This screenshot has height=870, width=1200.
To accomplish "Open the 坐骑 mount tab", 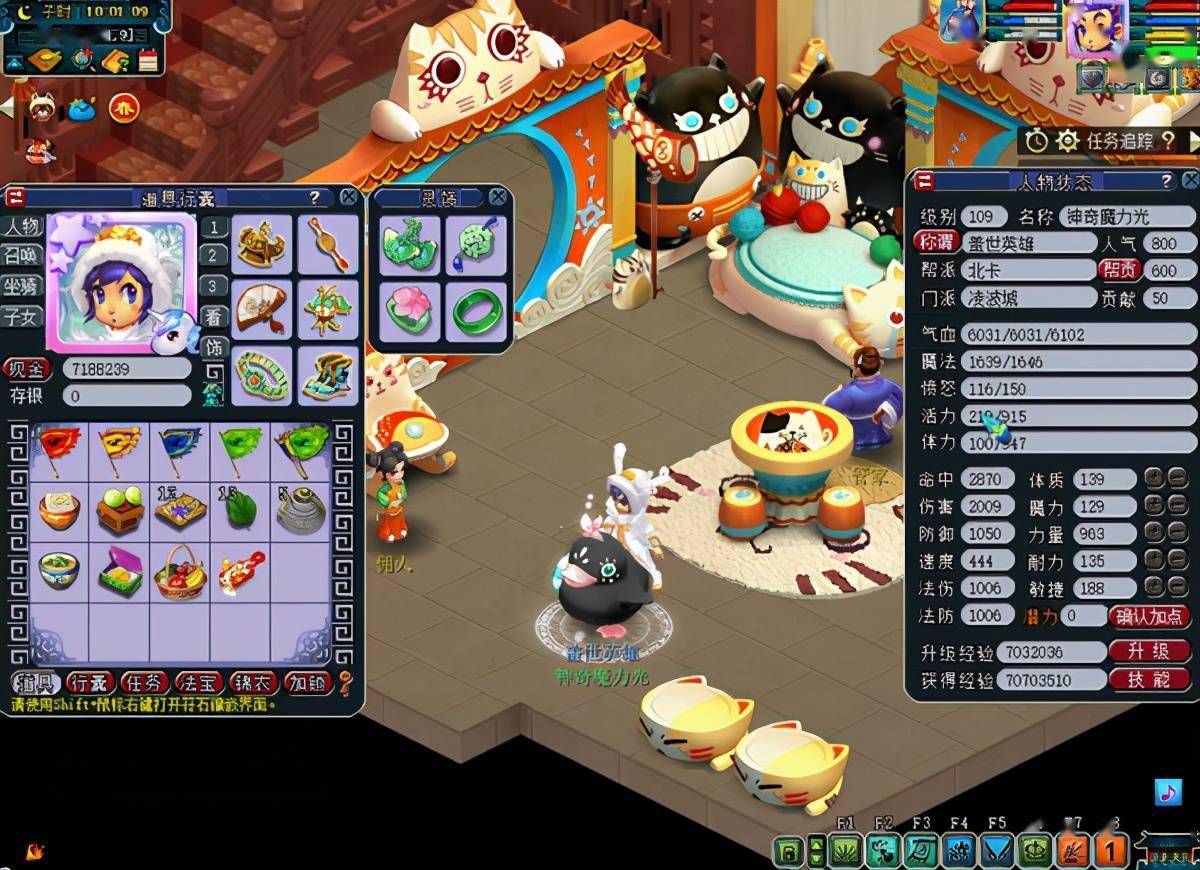I will (x=21, y=286).
